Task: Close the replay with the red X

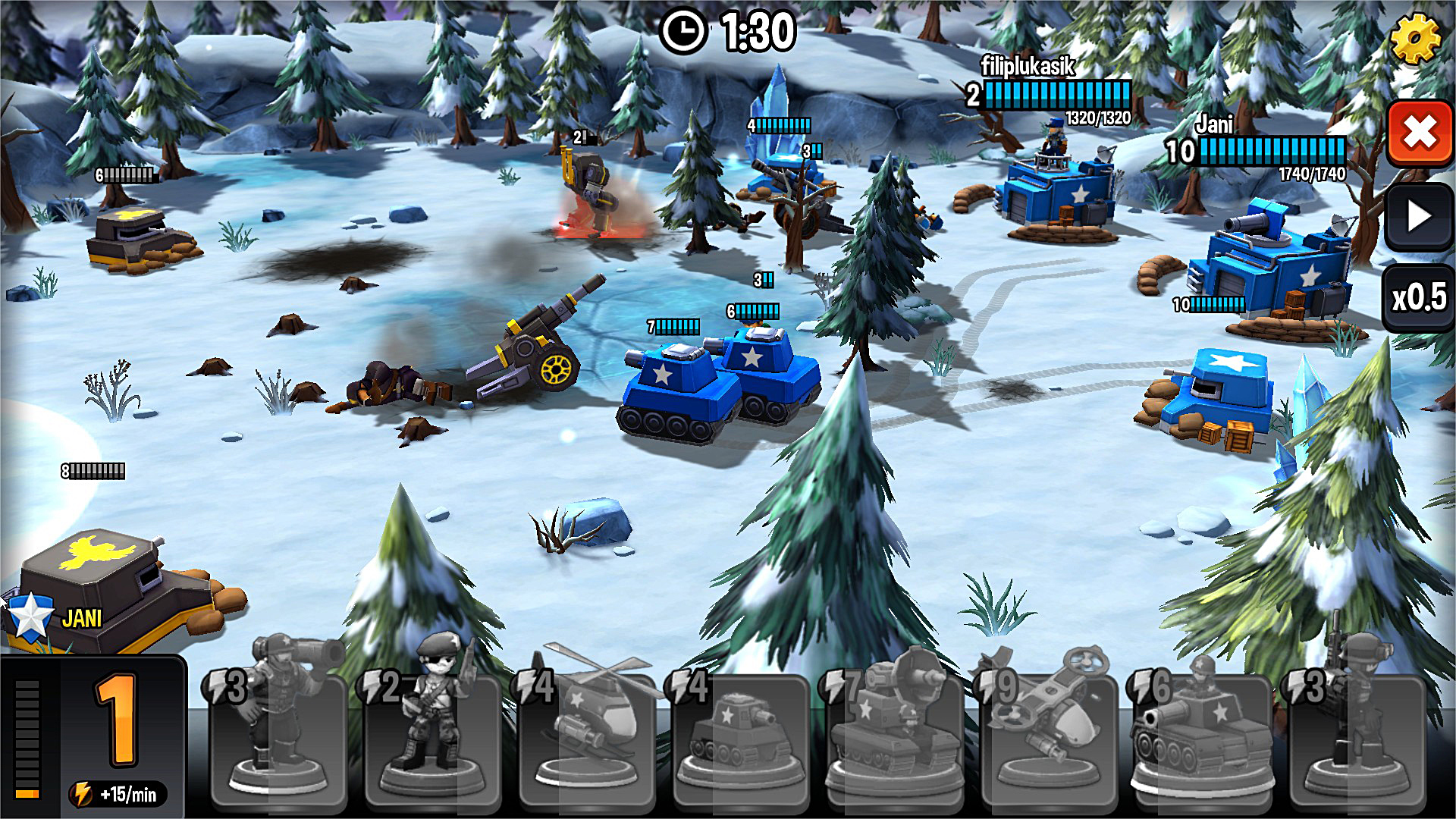Action: tap(1419, 134)
